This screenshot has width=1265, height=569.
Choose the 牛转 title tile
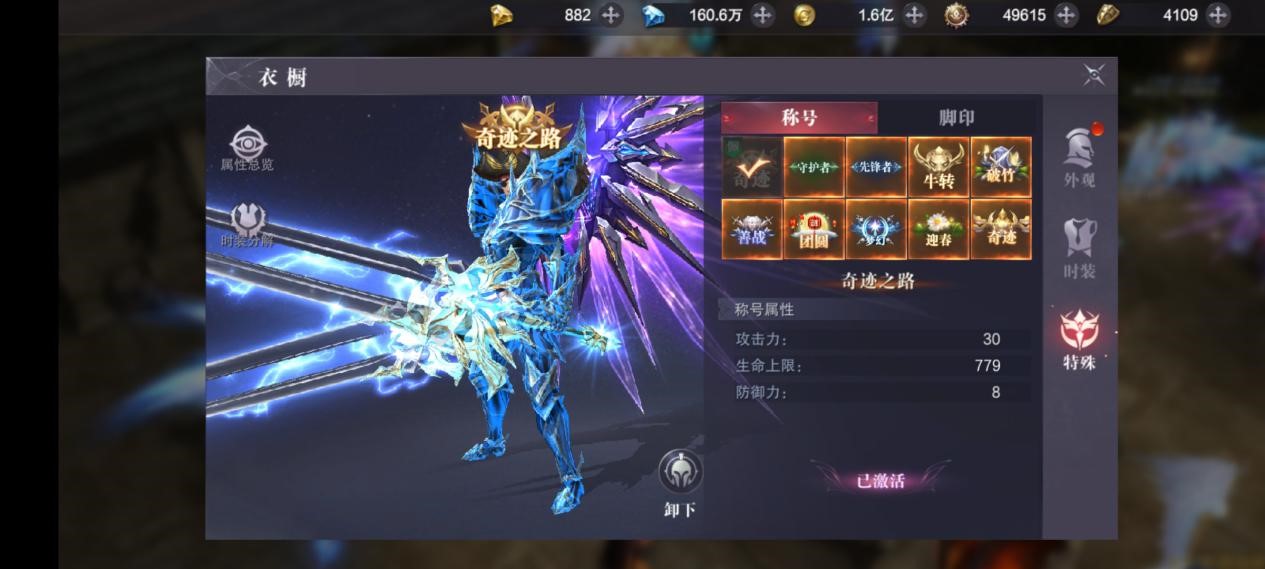938,167
